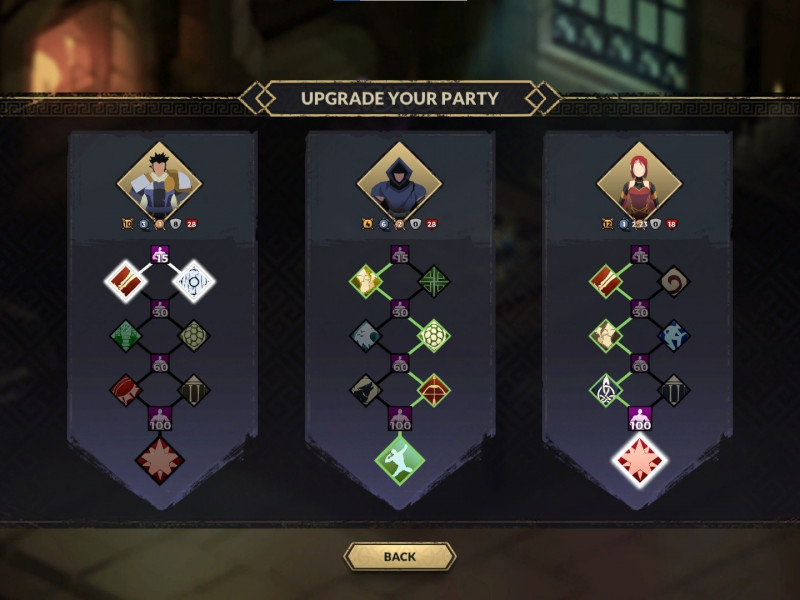Pick the warrior's green tower upgrade
The width and height of the screenshot is (800, 600).
tap(126, 336)
